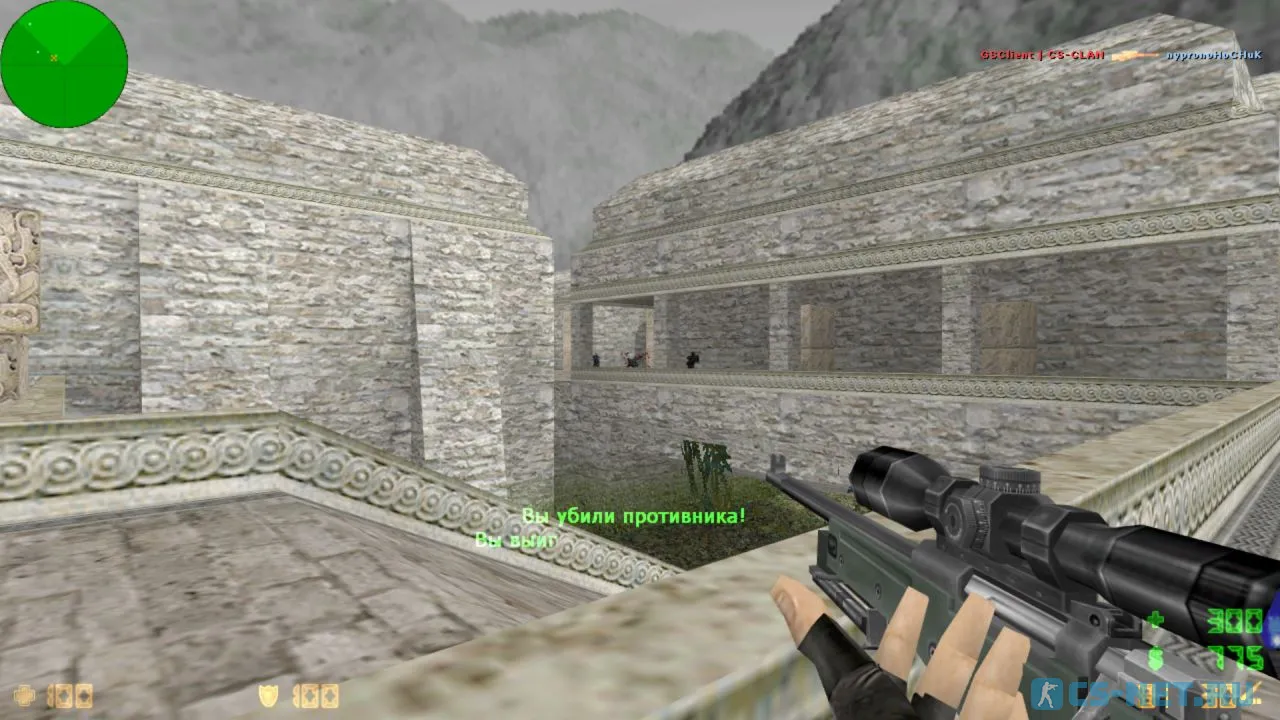Click the enemy player on the far balcony
1280x720 pixels.
coord(692,357)
